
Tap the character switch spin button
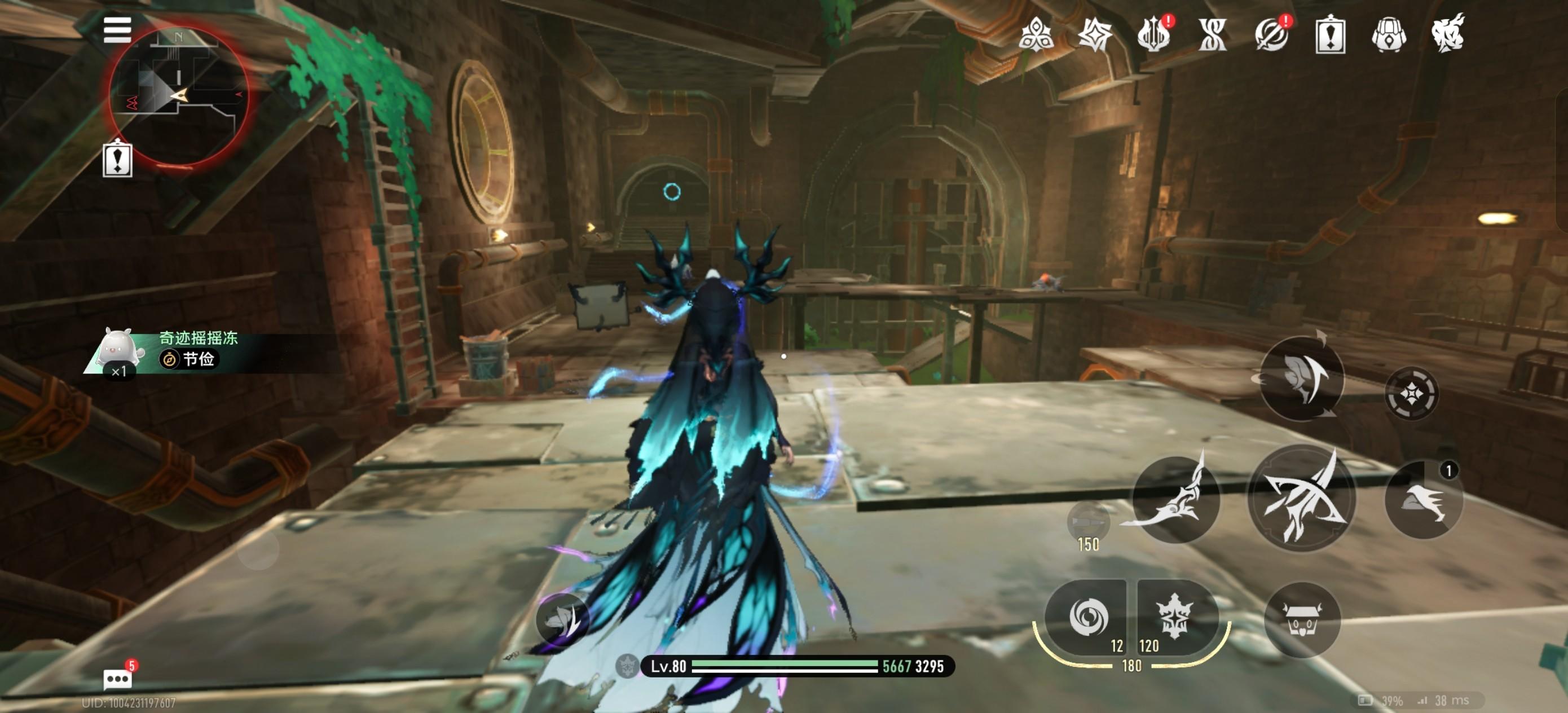click(1301, 378)
